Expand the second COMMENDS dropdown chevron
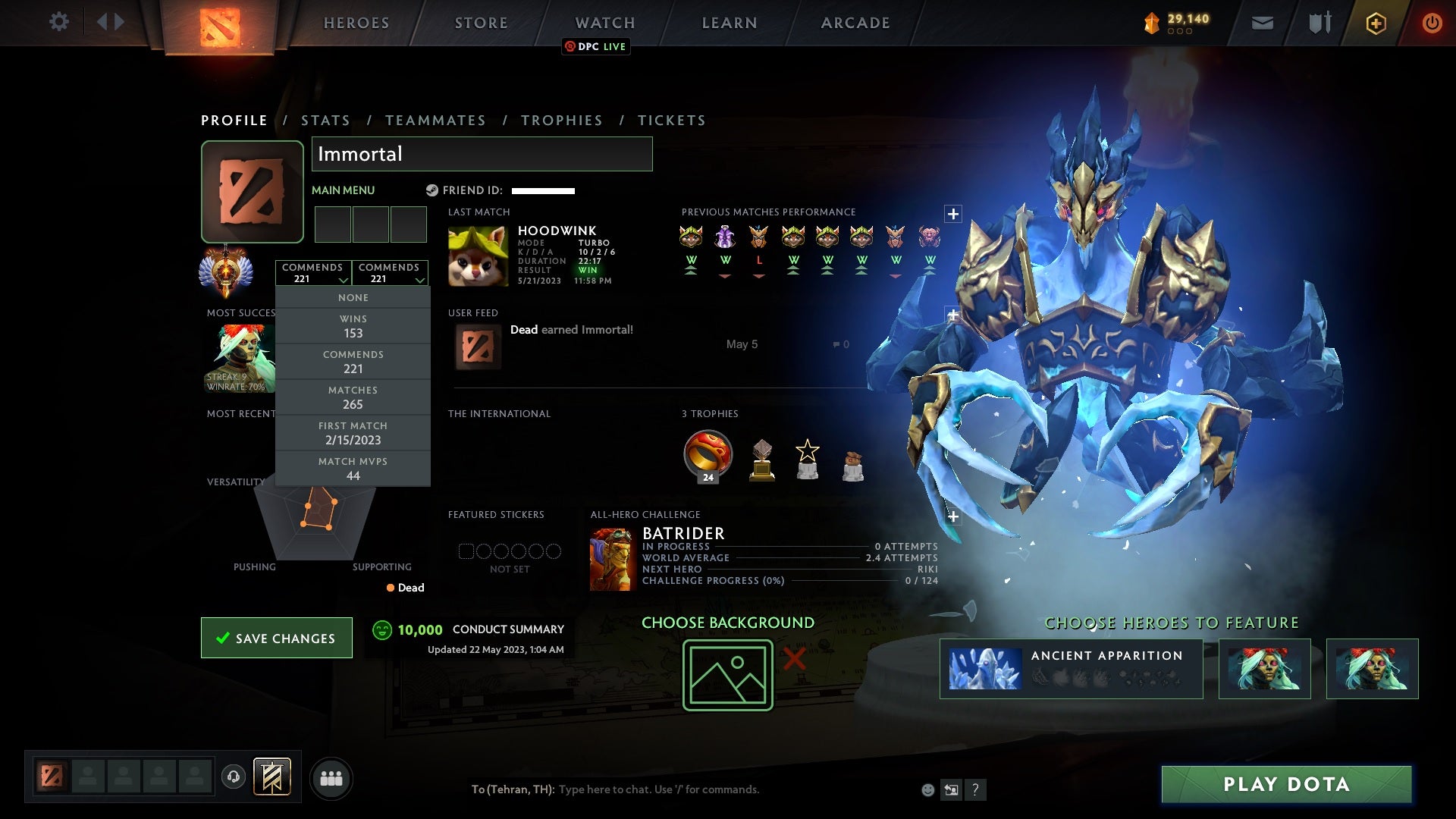Screen dimensions: 1456x819 point(419,278)
